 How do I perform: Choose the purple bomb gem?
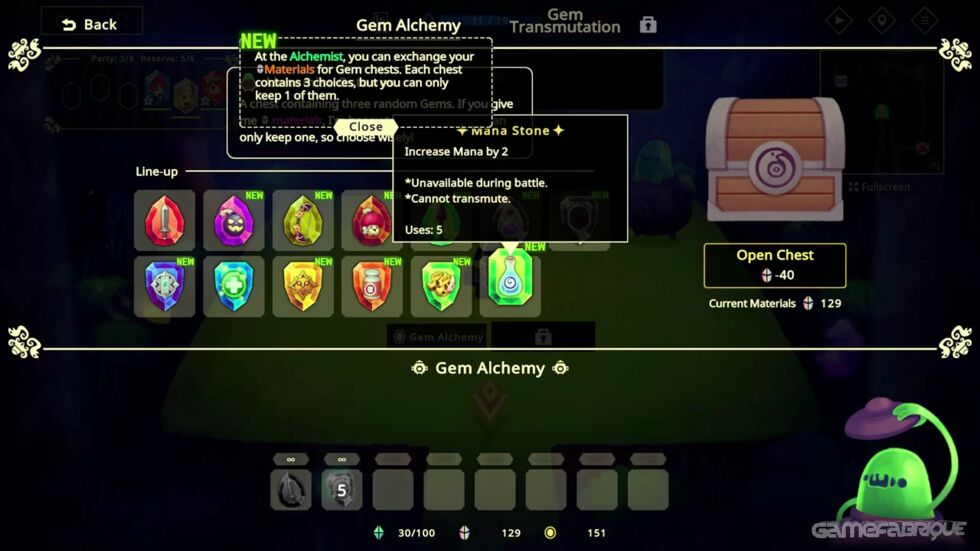pos(234,220)
